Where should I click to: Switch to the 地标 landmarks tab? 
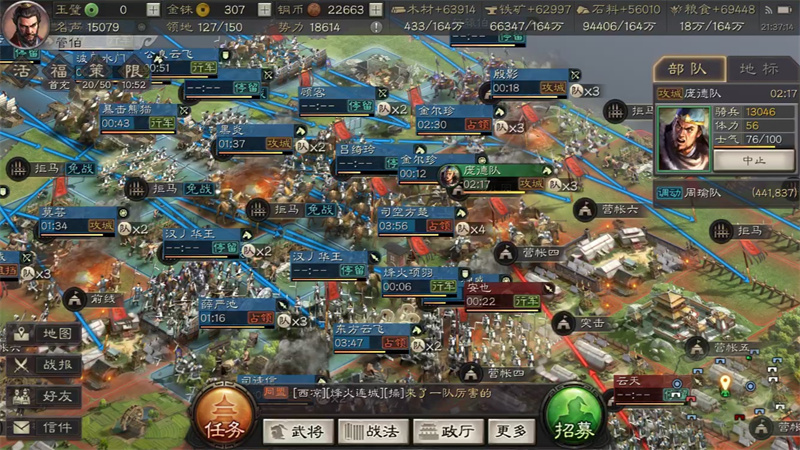[x=758, y=69]
